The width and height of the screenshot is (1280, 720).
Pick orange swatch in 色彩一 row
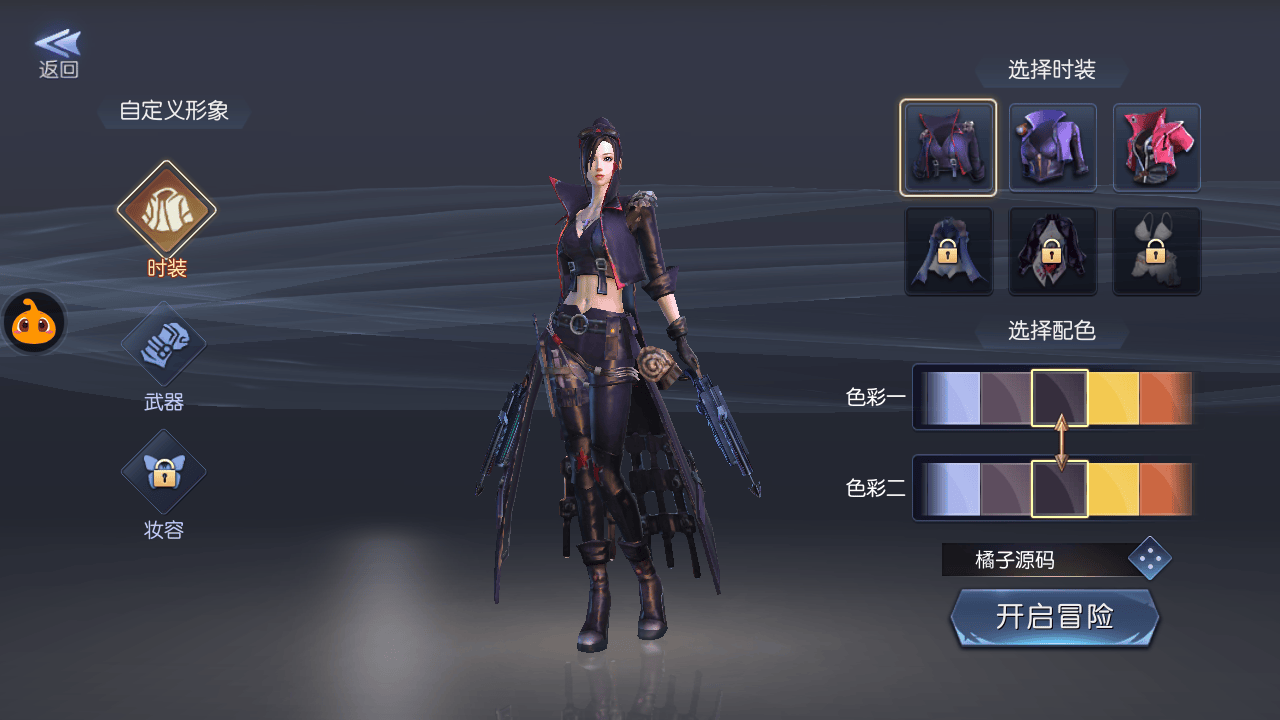(x=1164, y=398)
